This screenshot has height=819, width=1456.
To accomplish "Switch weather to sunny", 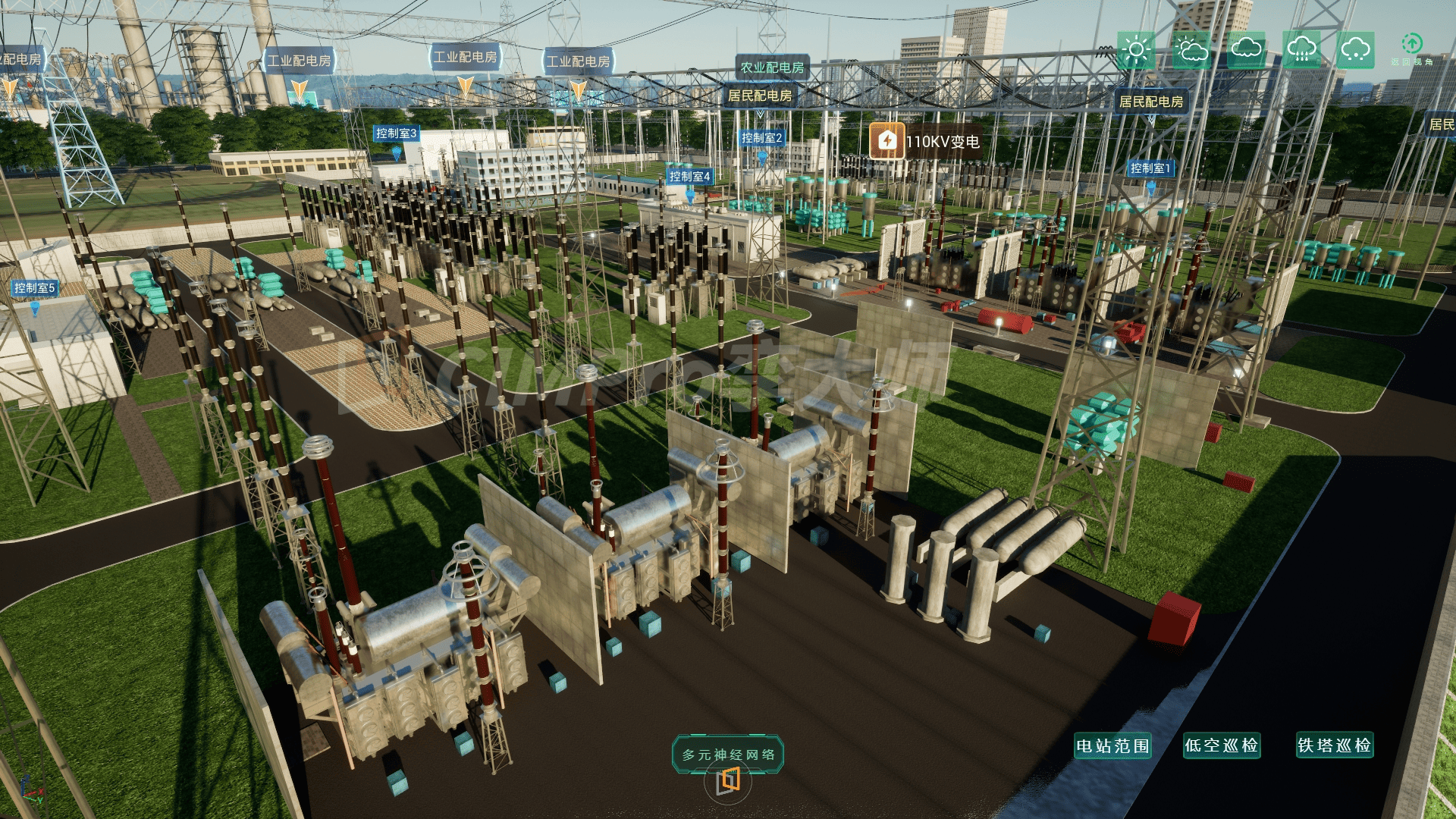I will point(1135,51).
